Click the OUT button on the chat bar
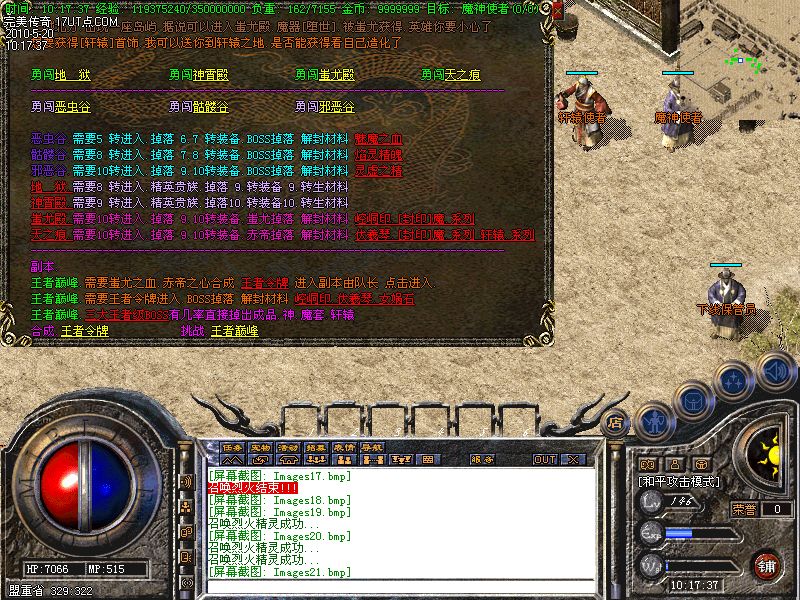The width and height of the screenshot is (800, 600). pyautogui.click(x=545, y=459)
